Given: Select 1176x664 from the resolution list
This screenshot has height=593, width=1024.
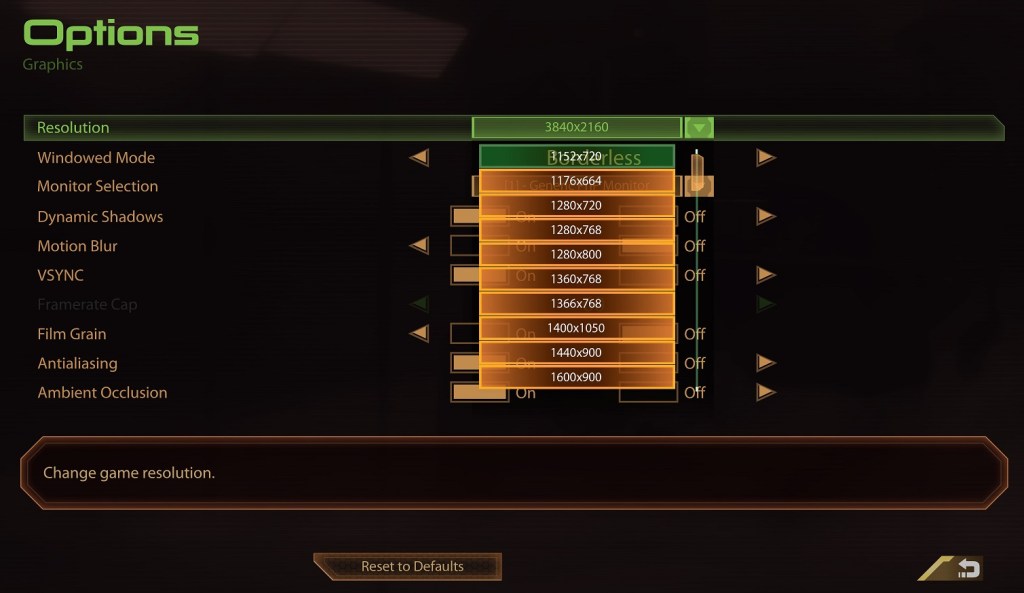Looking at the screenshot, I should [577, 181].
